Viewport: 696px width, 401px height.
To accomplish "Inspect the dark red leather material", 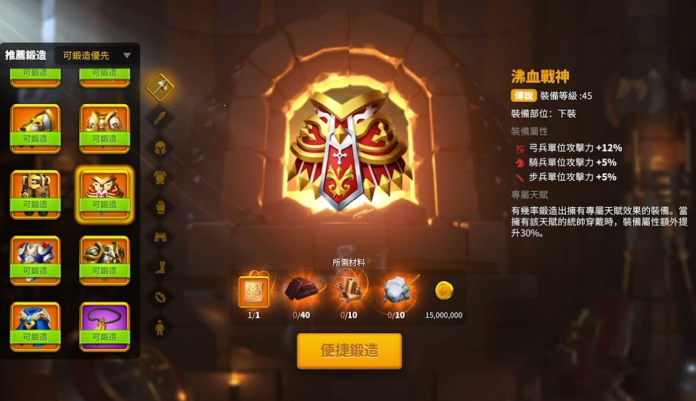I will (x=300, y=290).
